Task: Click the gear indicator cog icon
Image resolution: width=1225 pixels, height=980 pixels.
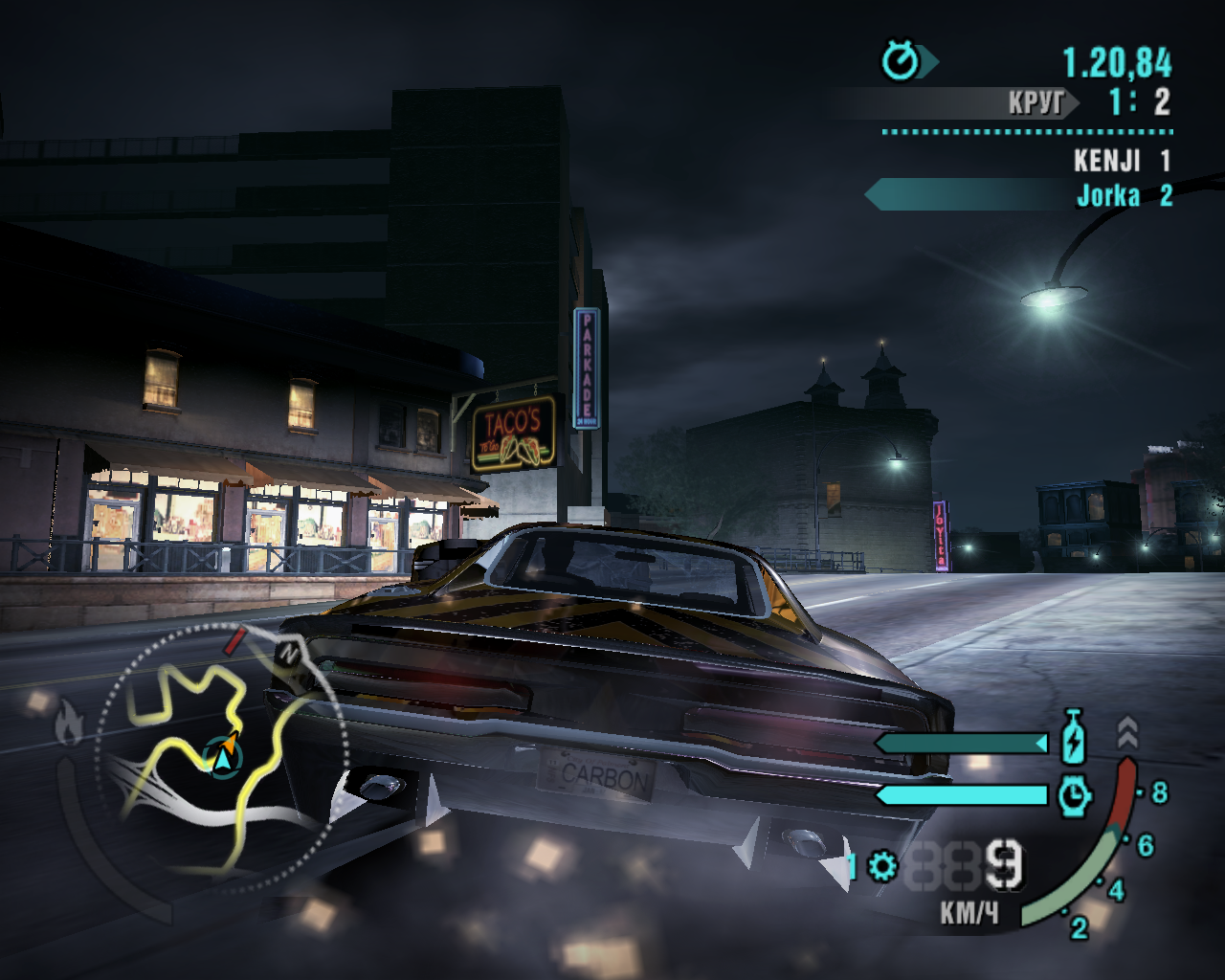Action: (882, 868)
